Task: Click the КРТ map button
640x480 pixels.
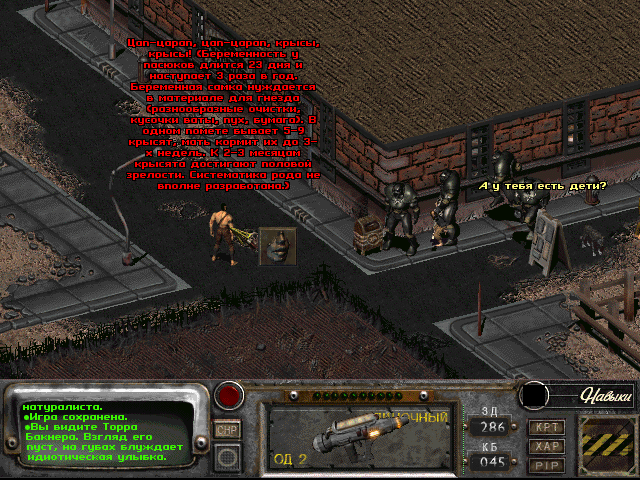Action: [546, 427]
